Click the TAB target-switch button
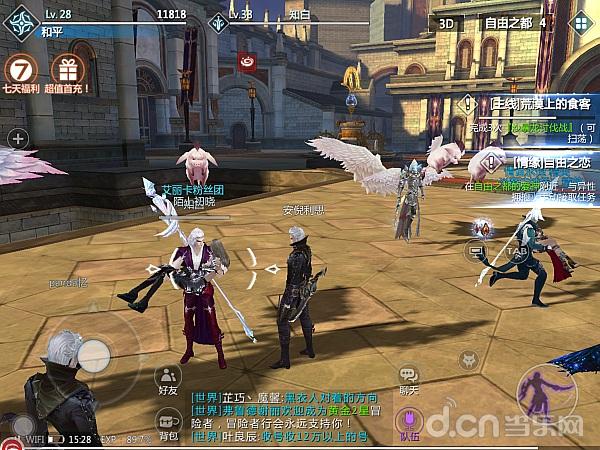The width and height of the screenshot is (600, 450). click(516, 250)
